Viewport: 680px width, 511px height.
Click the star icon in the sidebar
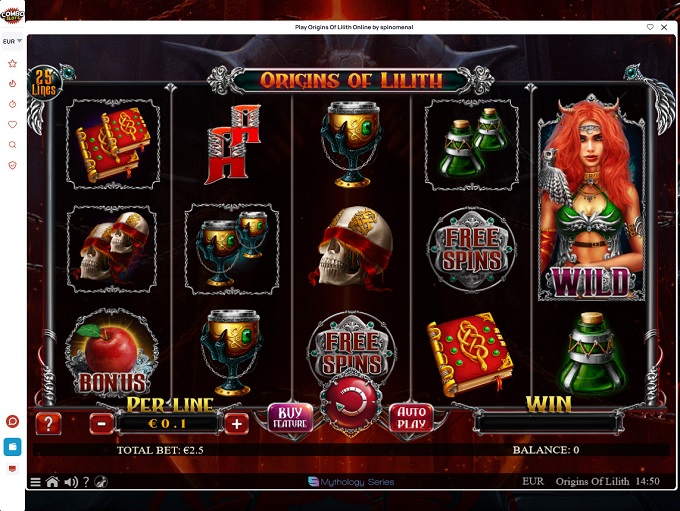pos(12,63)
